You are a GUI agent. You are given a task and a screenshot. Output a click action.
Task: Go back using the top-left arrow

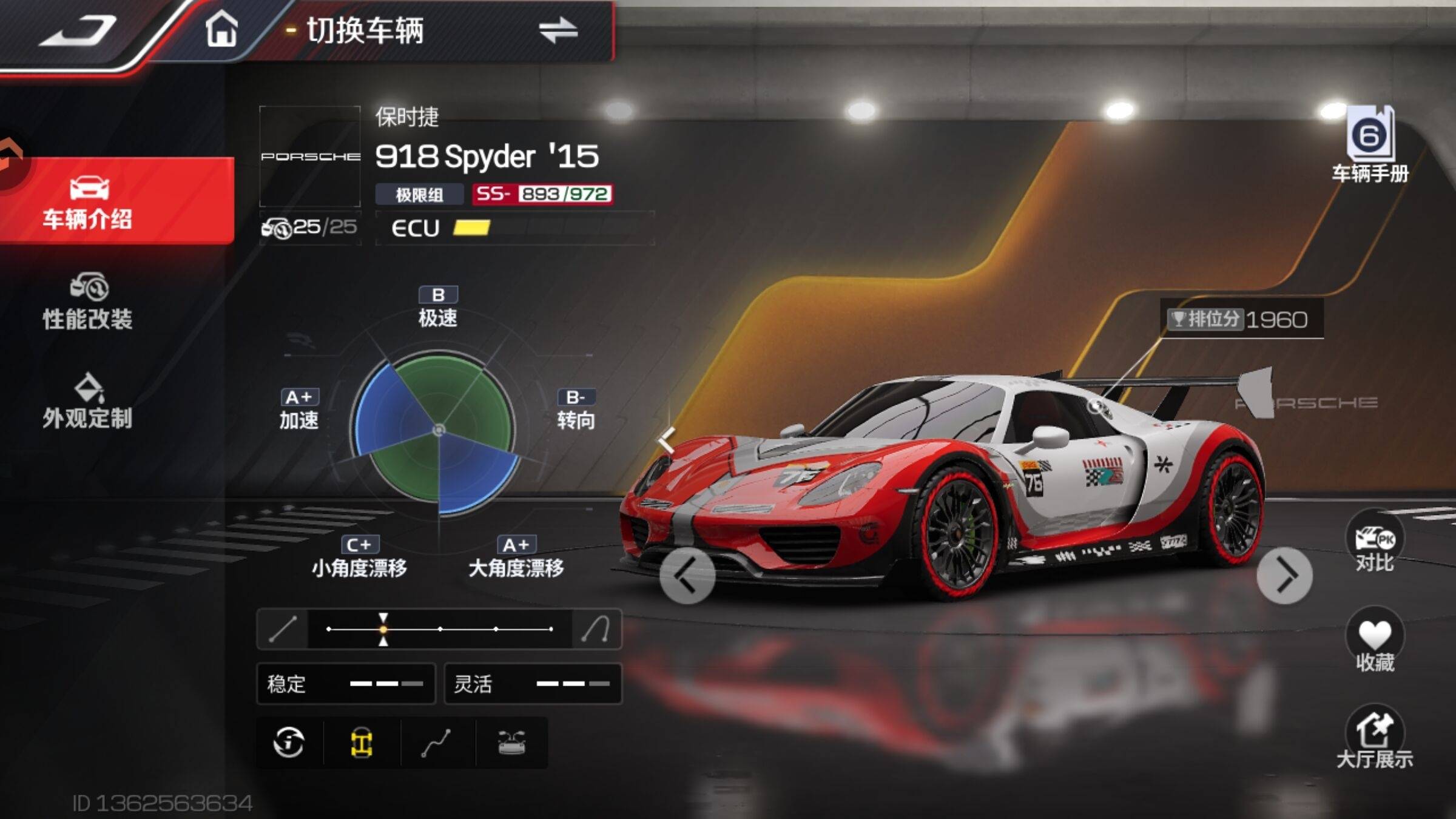pyautogui.click(x=79, y=30)
